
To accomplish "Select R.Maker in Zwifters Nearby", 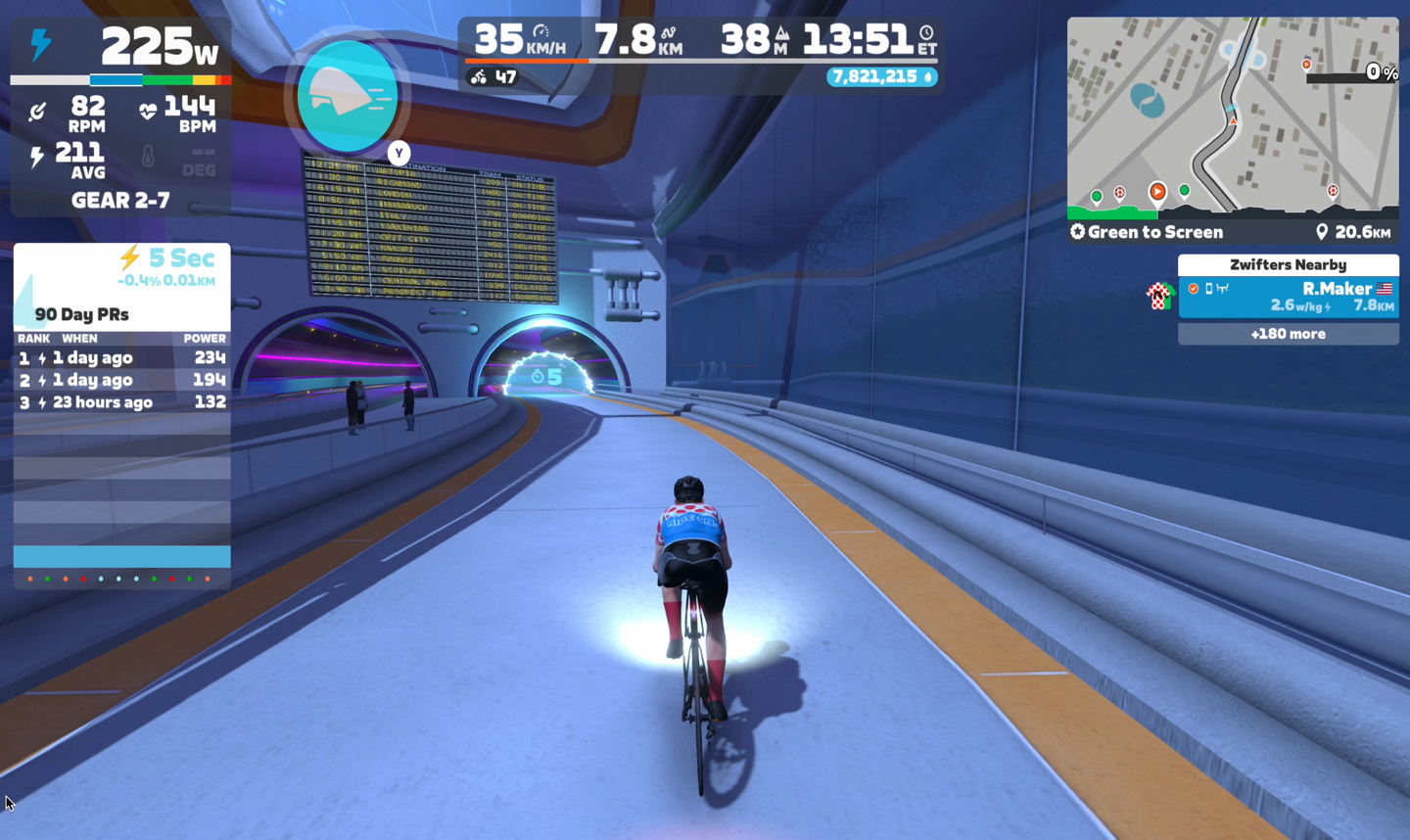I will click(x=1288, y=297).
